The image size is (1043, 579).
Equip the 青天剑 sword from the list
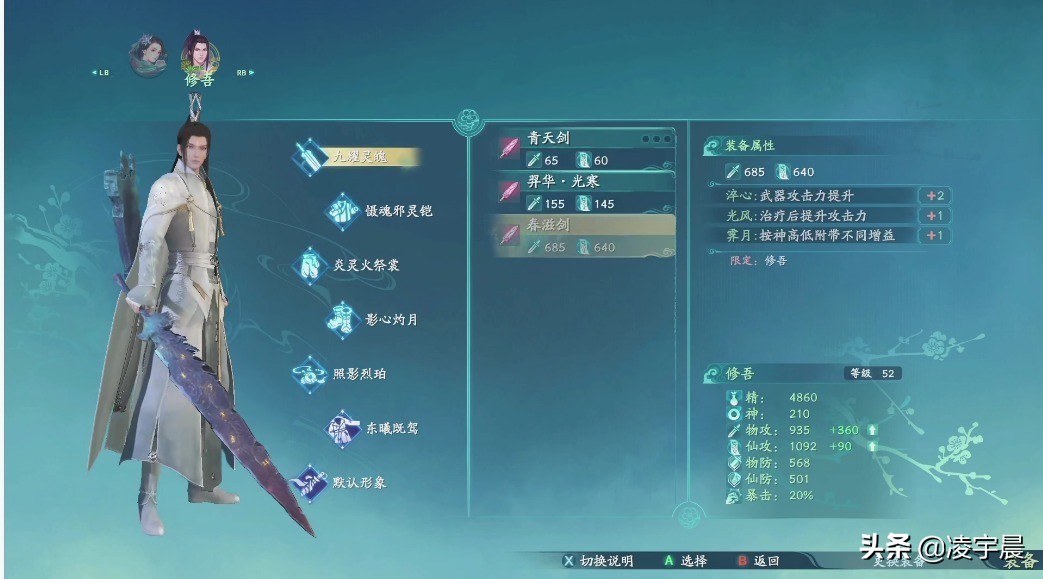585,149
